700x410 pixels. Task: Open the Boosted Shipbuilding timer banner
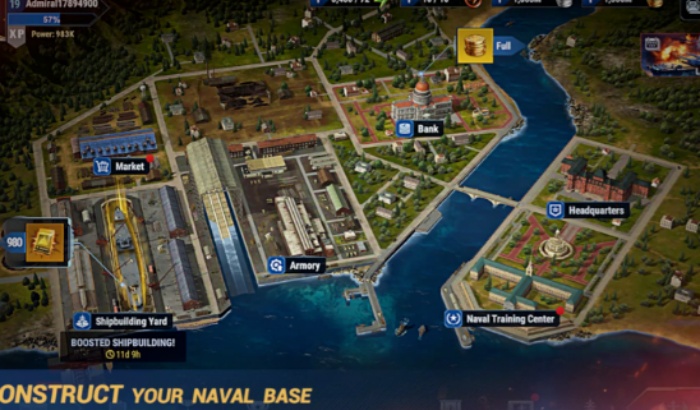coord(122,347)
